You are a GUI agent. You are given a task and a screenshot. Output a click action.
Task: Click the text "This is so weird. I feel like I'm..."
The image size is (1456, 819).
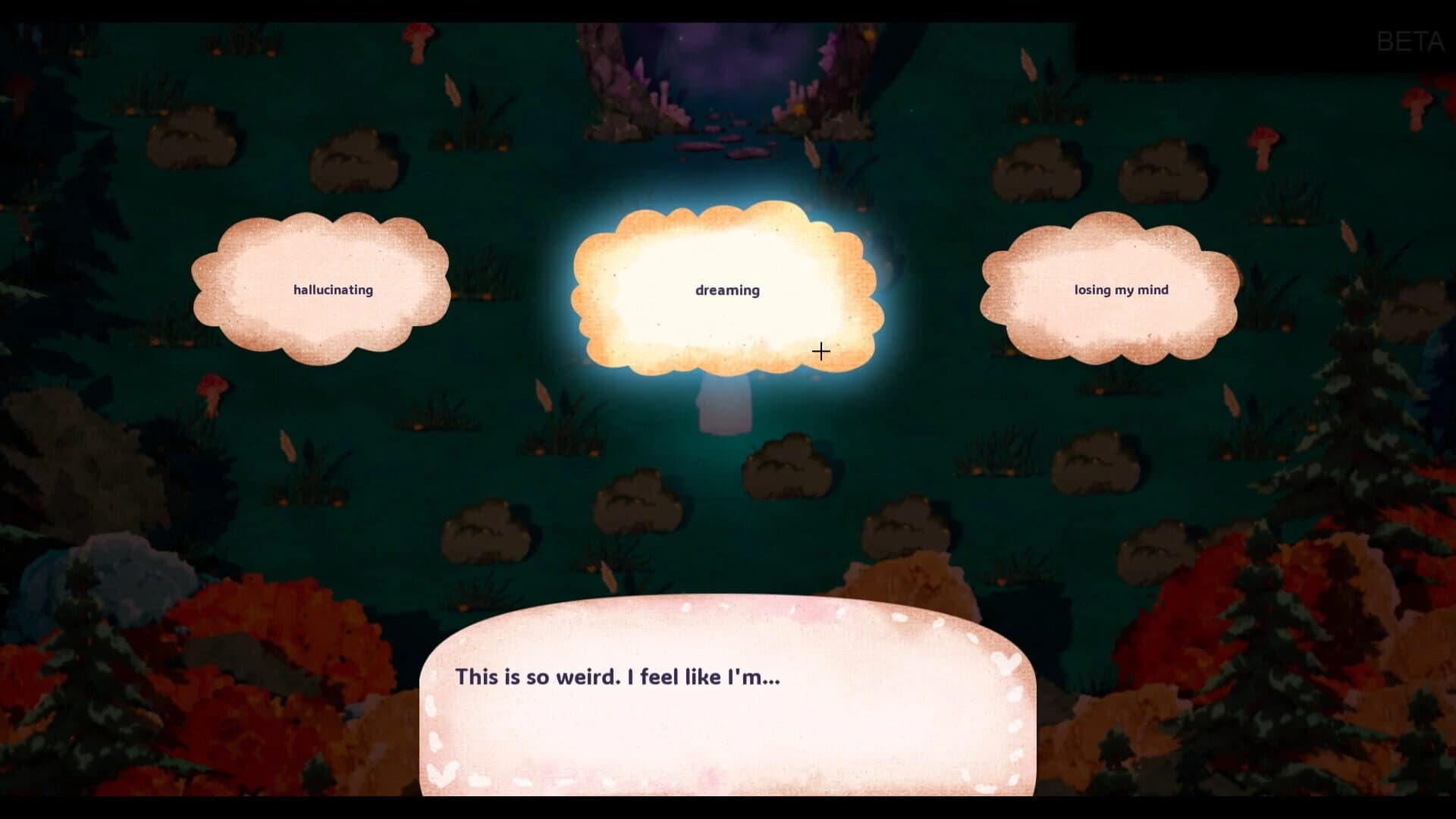[618, 679]
